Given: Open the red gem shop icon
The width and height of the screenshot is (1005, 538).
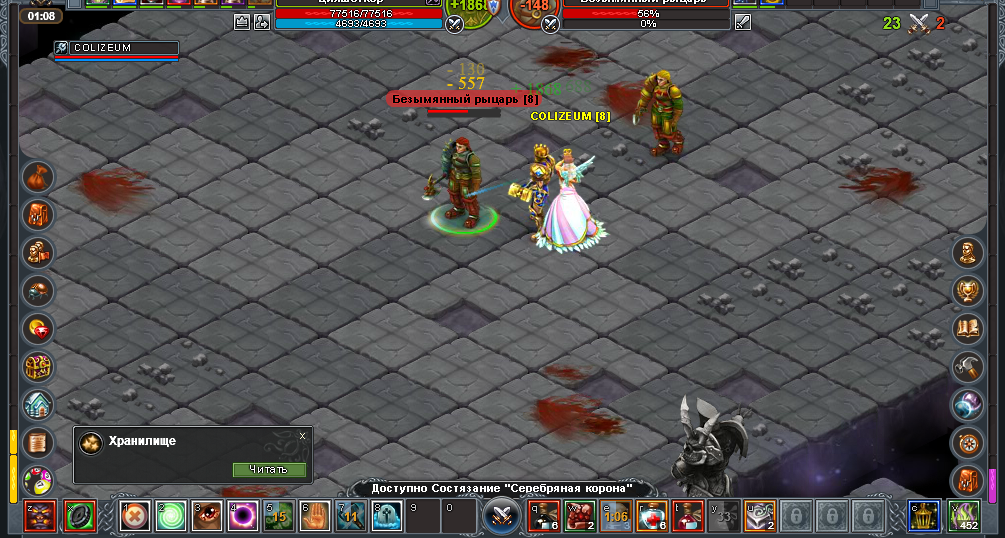Looking at the screenshot, I should 39,329.
